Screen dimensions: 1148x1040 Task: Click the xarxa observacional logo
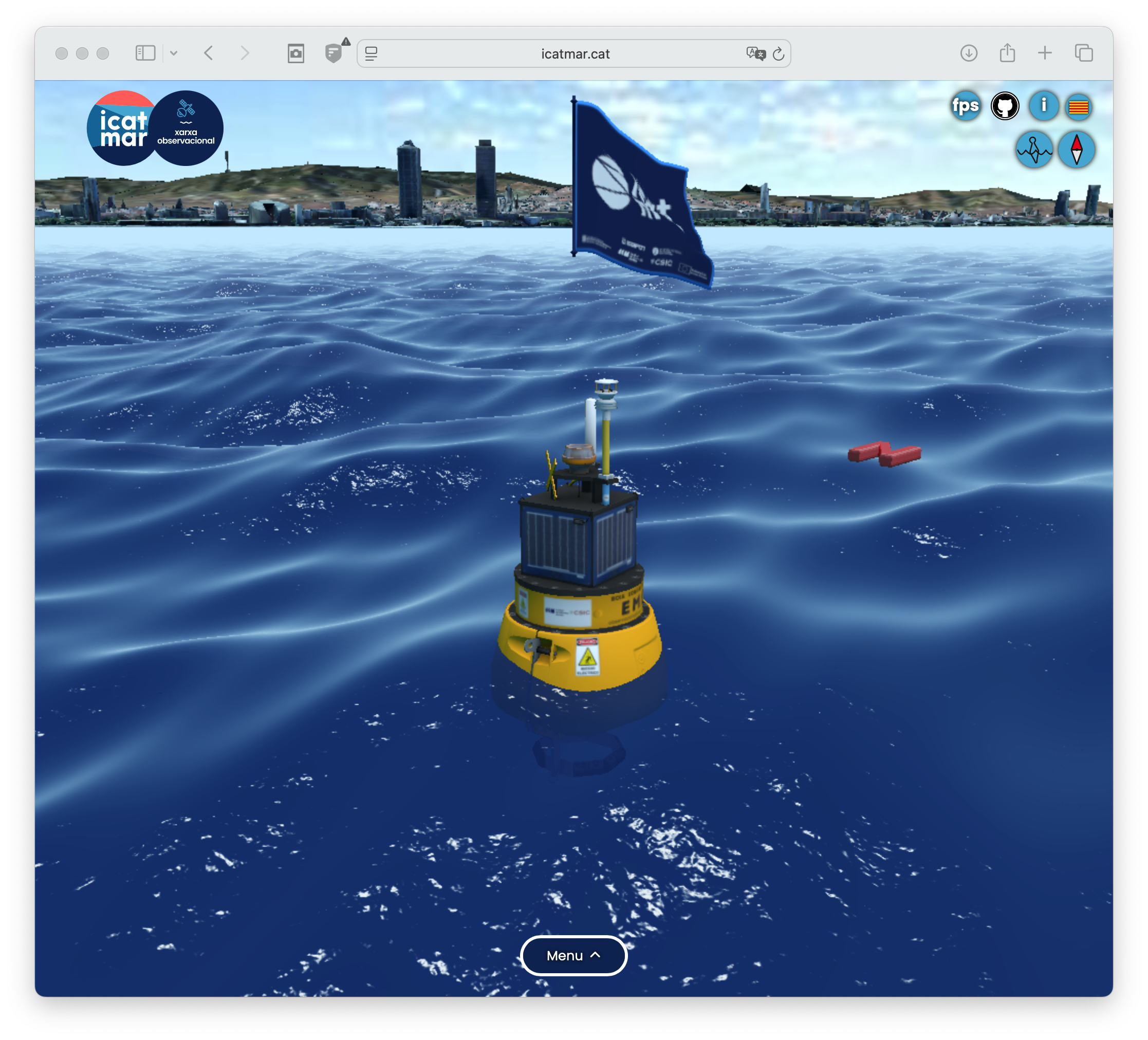186,129
